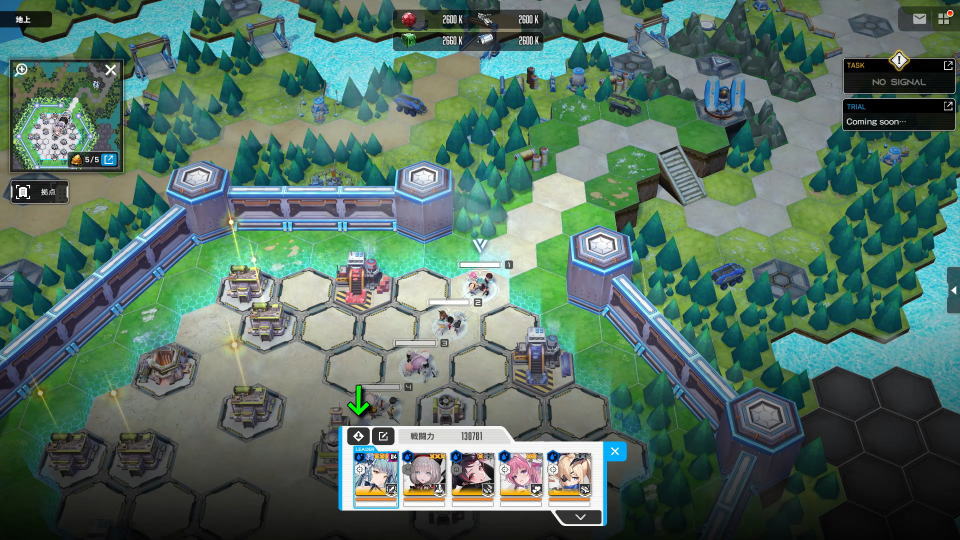Collapse the squad panel with the down chevron
Image resolution: width=960 pixels, height=540 pixels.
click(x=576, y=517)
